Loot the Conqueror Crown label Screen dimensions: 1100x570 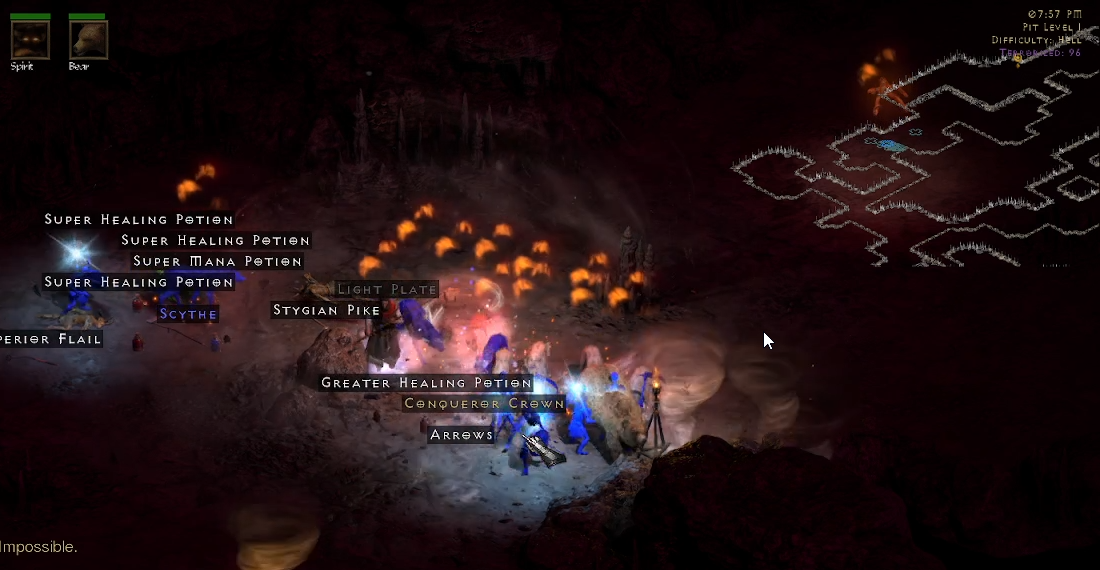(x=484, y=404)
